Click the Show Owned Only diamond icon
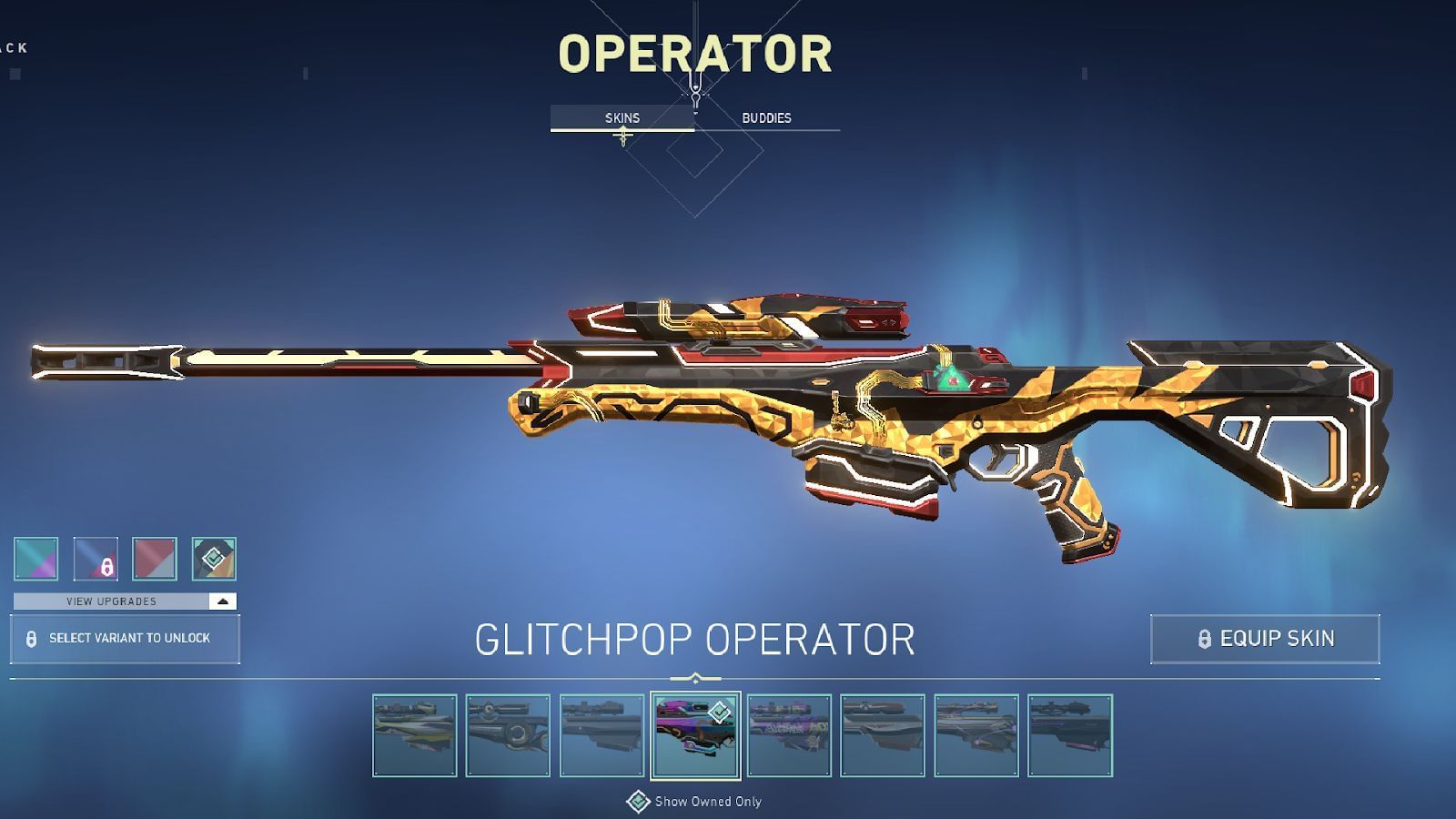Image resolution: width=1456 pixels, height=819 pixels. click(x=637, y=800)
